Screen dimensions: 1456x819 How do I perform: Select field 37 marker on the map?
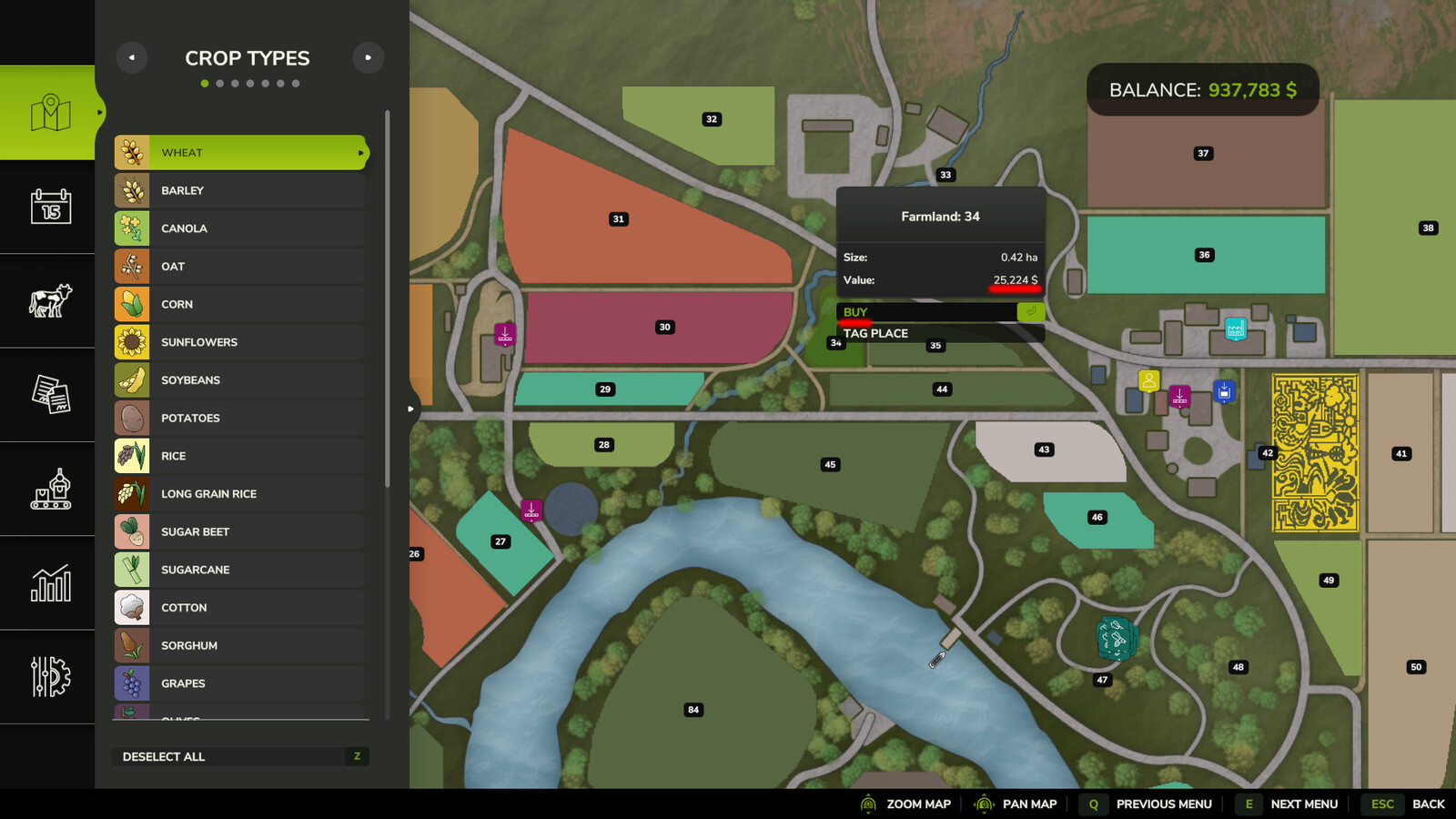[1203, 154]
